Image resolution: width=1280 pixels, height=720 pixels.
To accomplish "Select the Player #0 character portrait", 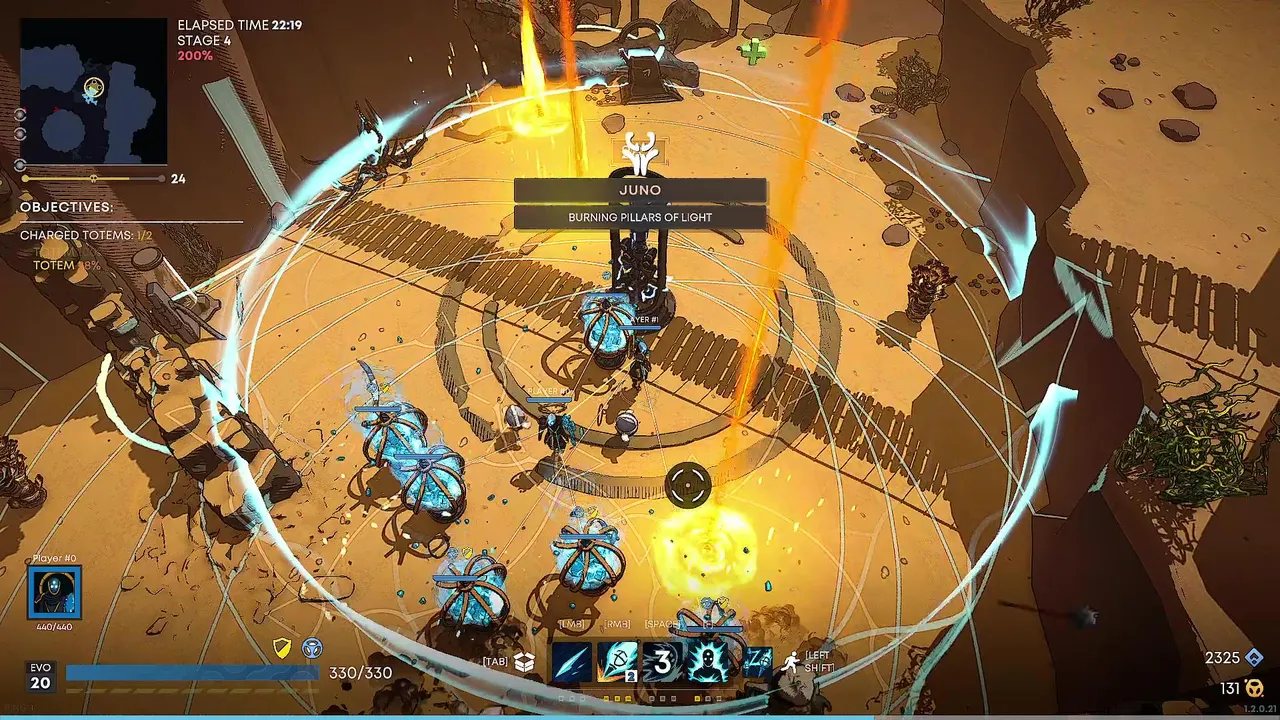I will pos(54,592).
